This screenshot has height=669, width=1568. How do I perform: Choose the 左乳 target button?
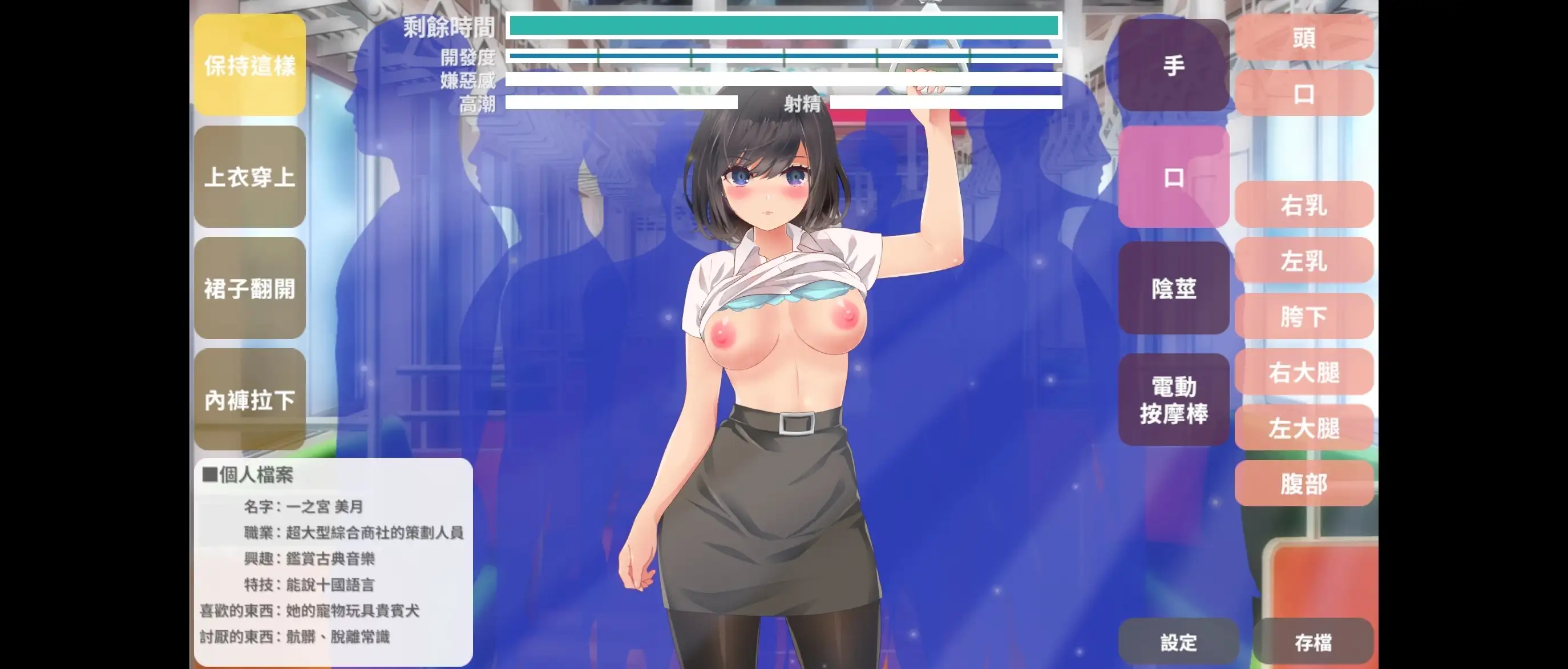[x=1304, y=260]
